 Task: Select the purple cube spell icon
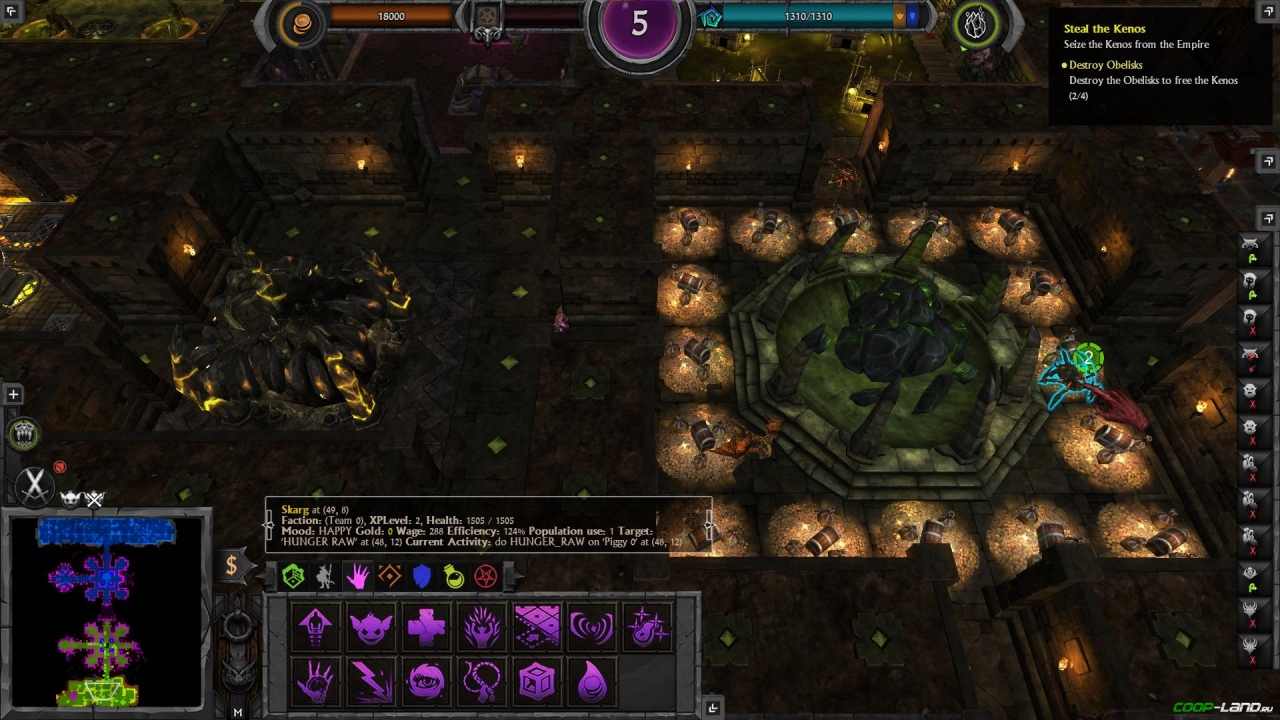[537, 682]
